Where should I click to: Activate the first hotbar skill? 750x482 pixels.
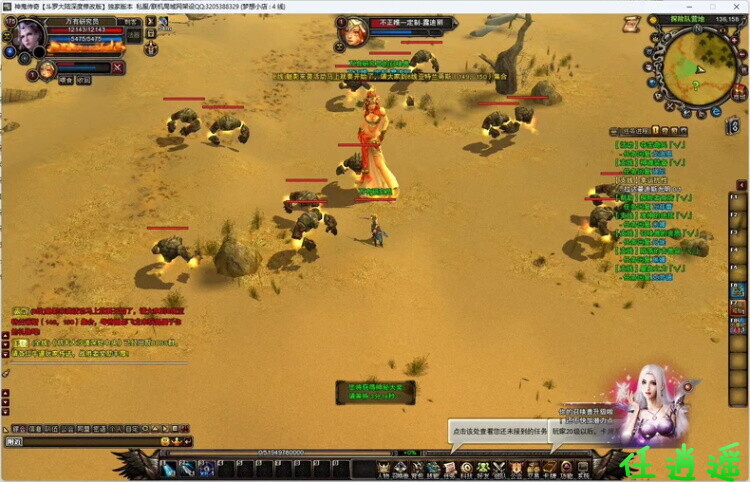pyautogui.click(x=170, y=469)
